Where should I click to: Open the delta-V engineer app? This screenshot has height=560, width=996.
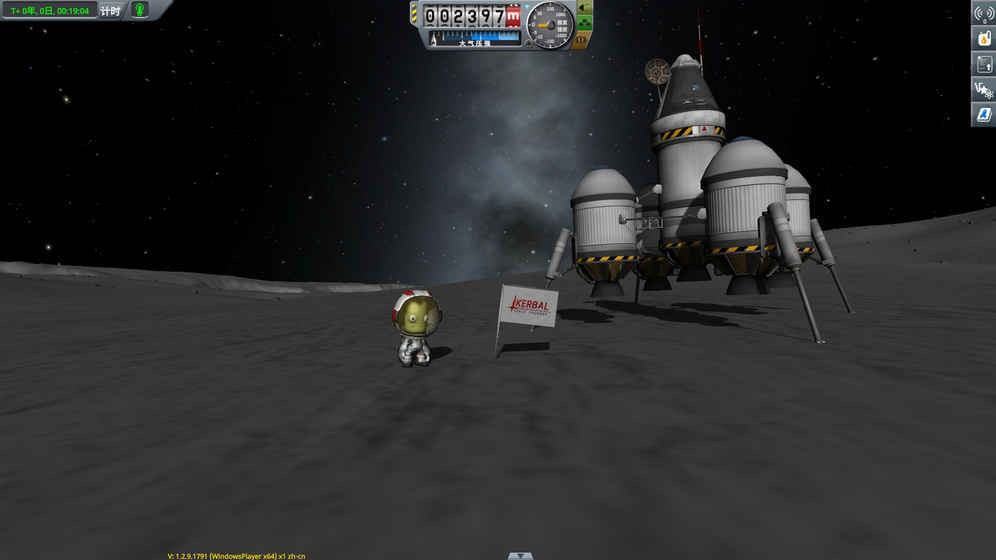coord(983,89)
